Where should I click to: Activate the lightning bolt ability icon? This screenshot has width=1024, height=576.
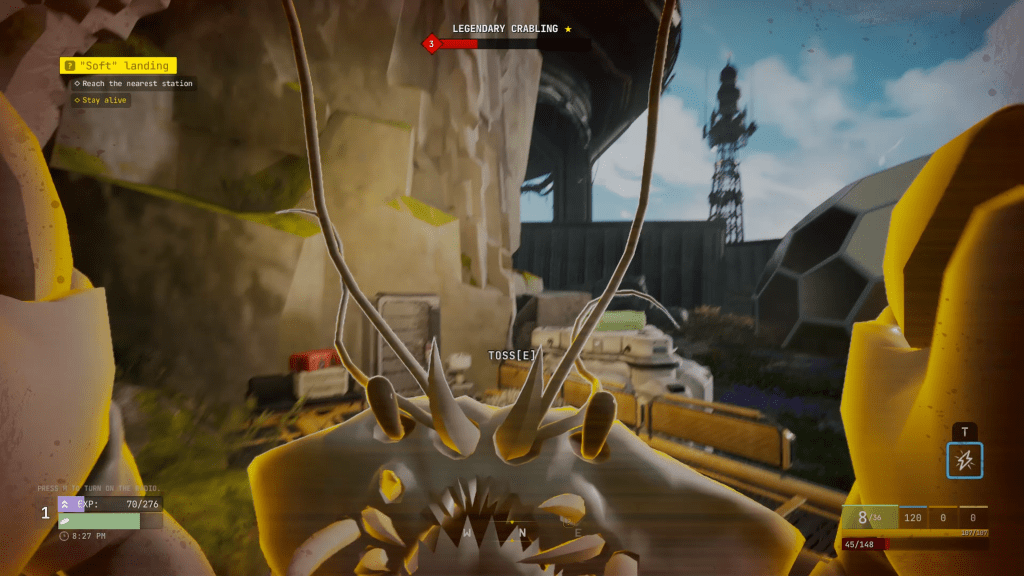tap(965, 461)
